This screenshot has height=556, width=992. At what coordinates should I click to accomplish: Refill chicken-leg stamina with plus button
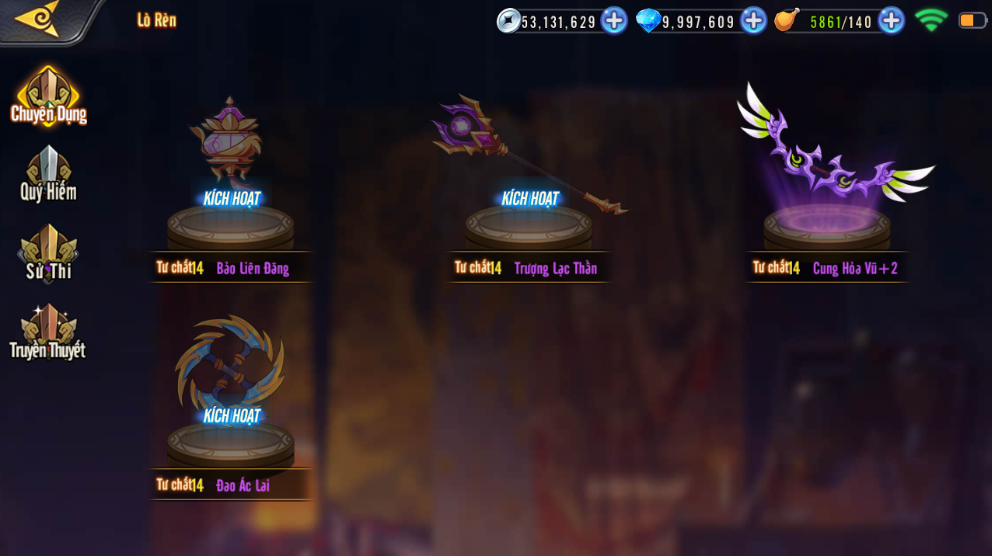[891, 20]
